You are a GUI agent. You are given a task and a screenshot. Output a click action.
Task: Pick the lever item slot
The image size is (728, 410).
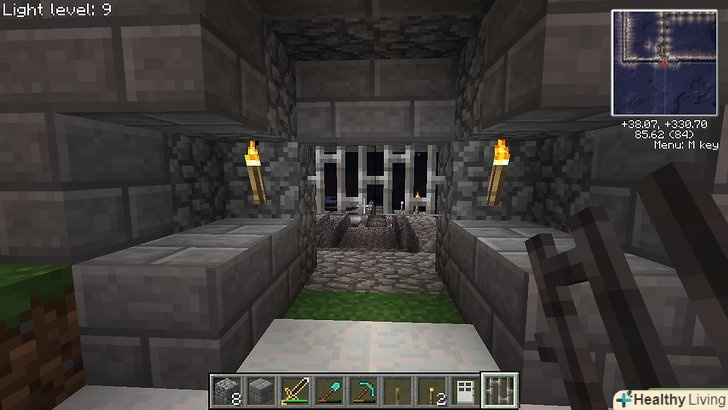[397, 390]
